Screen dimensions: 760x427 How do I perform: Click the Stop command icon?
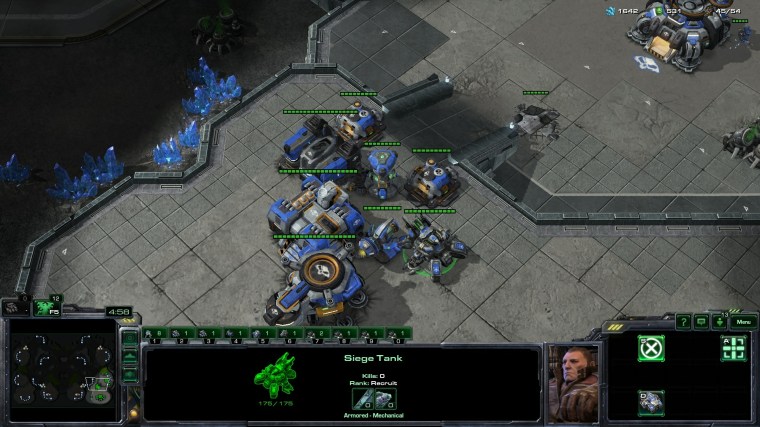[651, 348]
